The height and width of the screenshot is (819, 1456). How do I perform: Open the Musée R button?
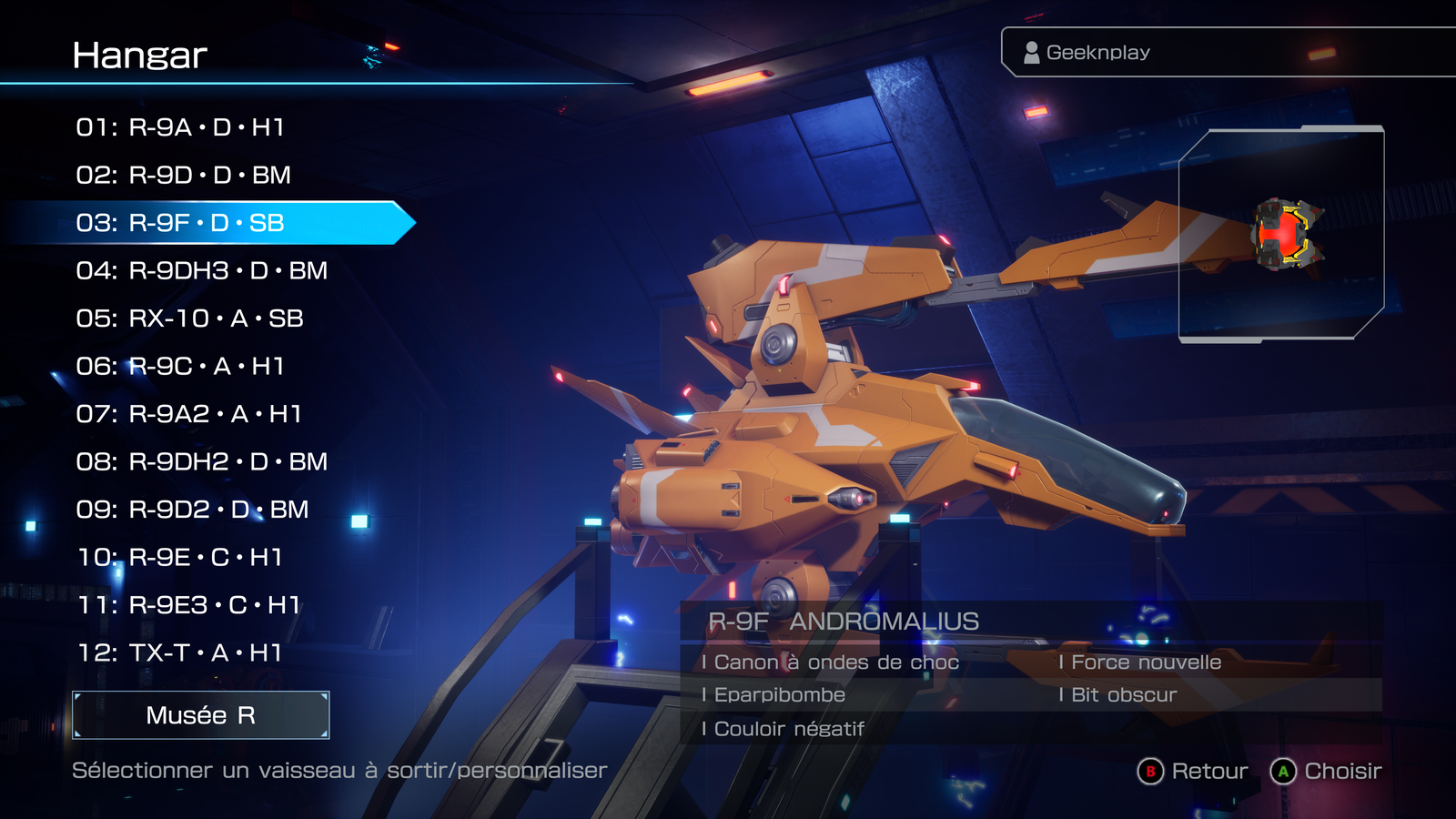pyautogui.click(x=201, y=715)
